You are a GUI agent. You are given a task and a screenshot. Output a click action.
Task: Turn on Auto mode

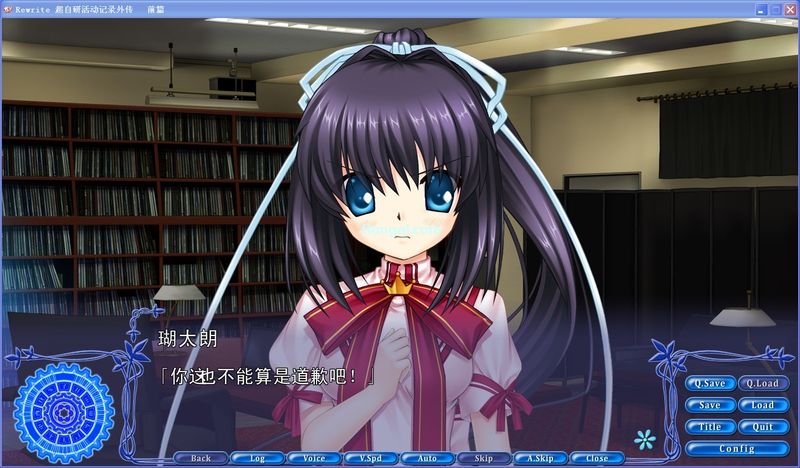point(427,458)
